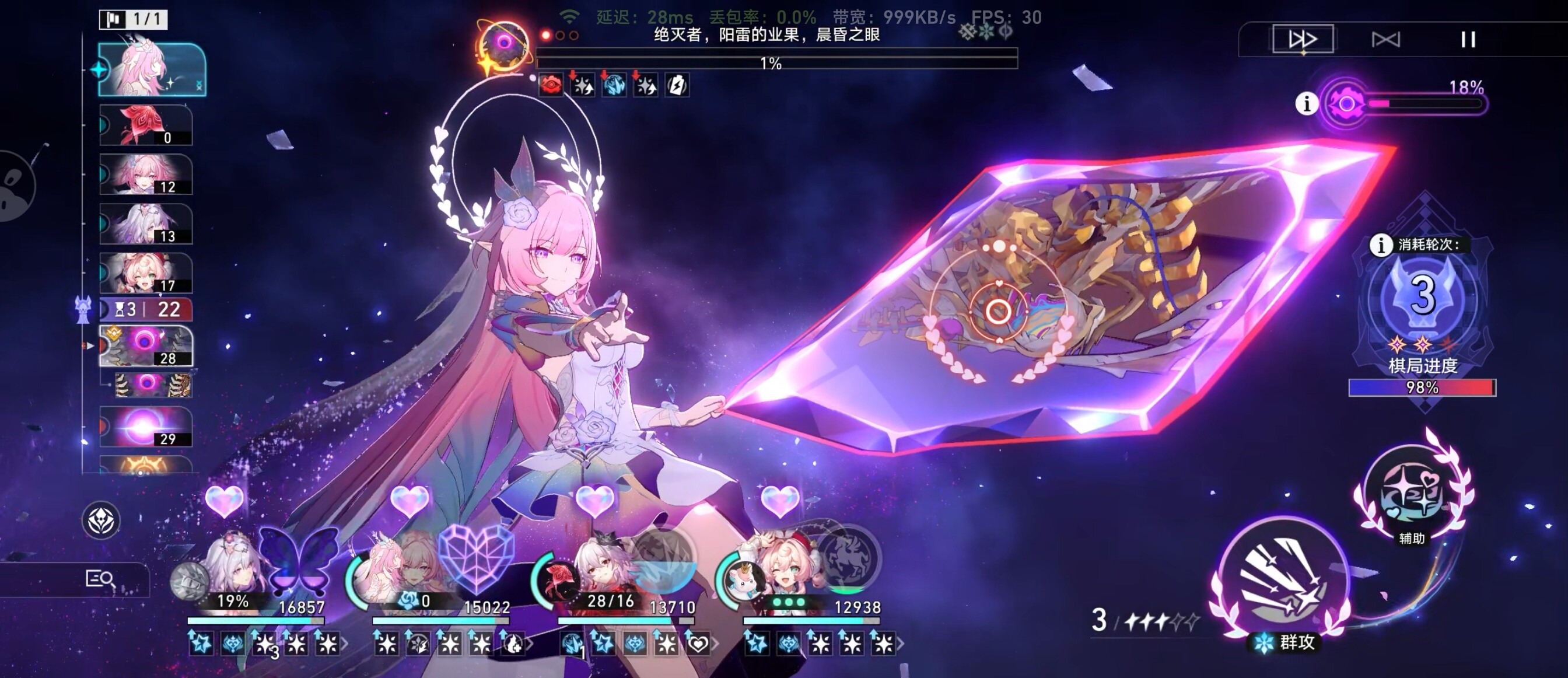Show info for the 18% boss gauge
Viewport: 1568px width, 678px height.
click(1306, 103)
